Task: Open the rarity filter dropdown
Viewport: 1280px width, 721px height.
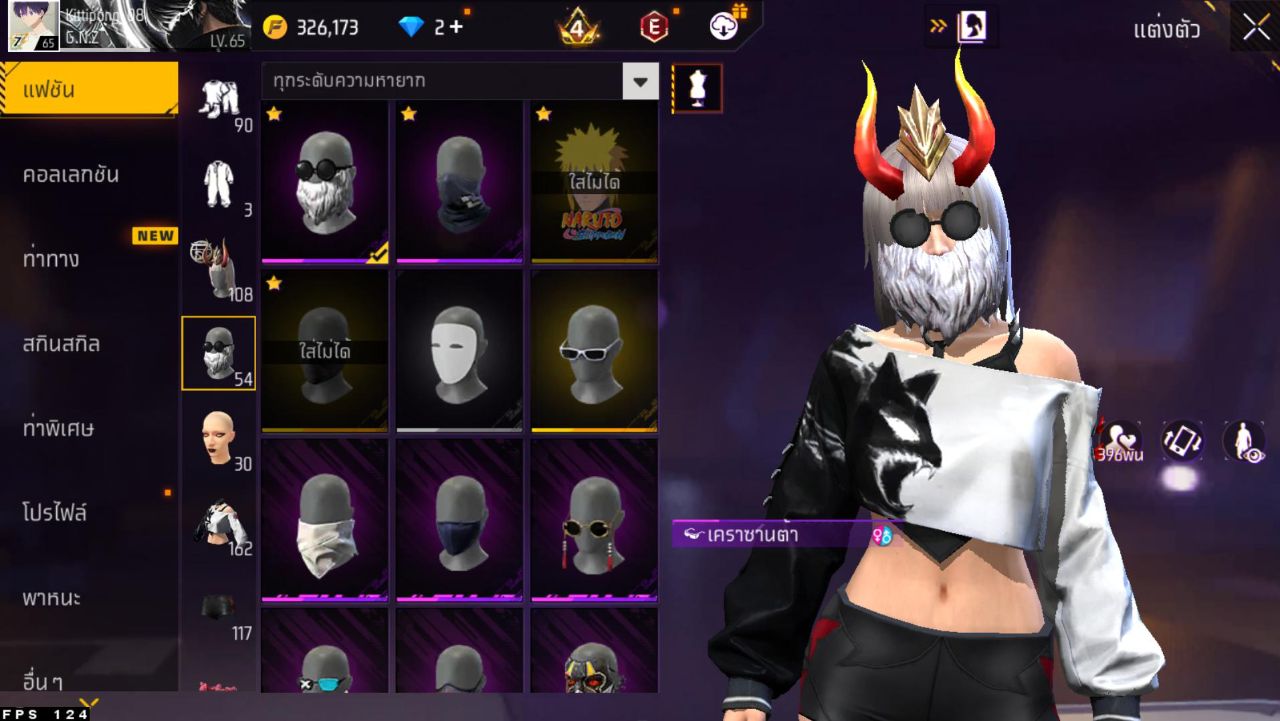Action: (640, 81)
